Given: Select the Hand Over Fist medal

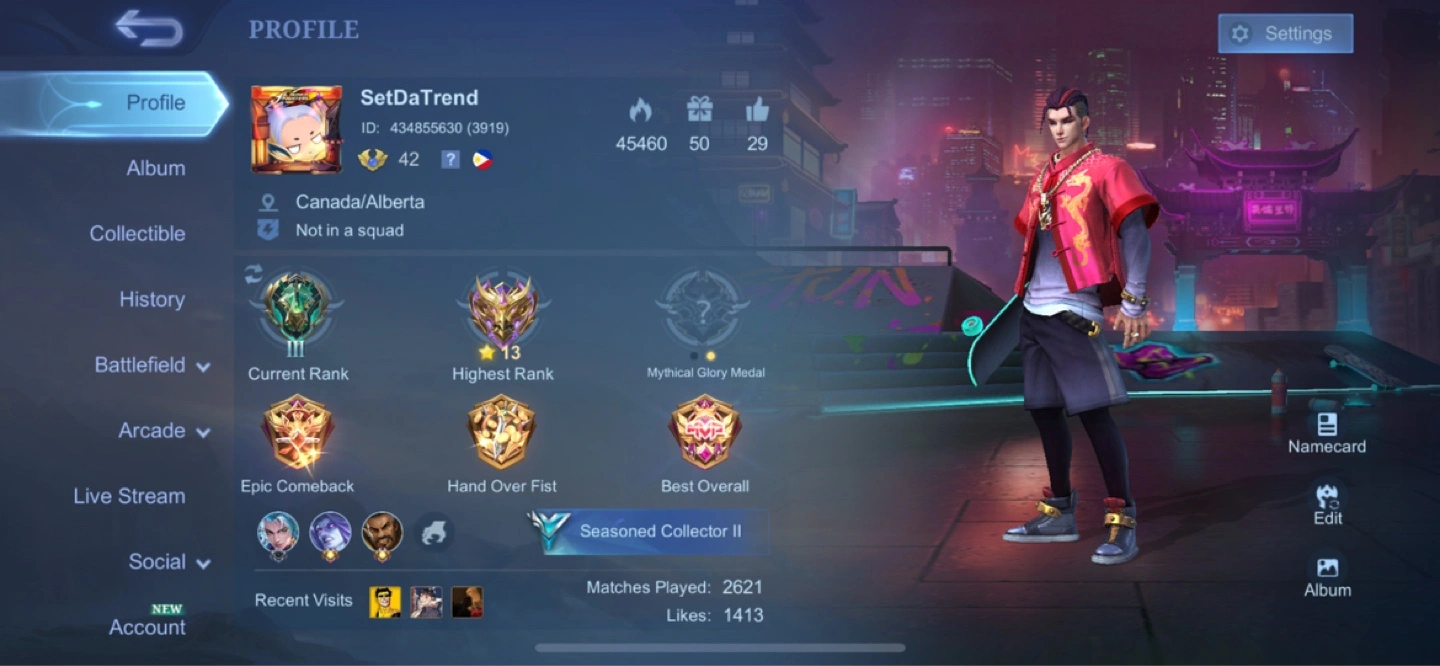Looking at the screenshot, I should [501, 434].
